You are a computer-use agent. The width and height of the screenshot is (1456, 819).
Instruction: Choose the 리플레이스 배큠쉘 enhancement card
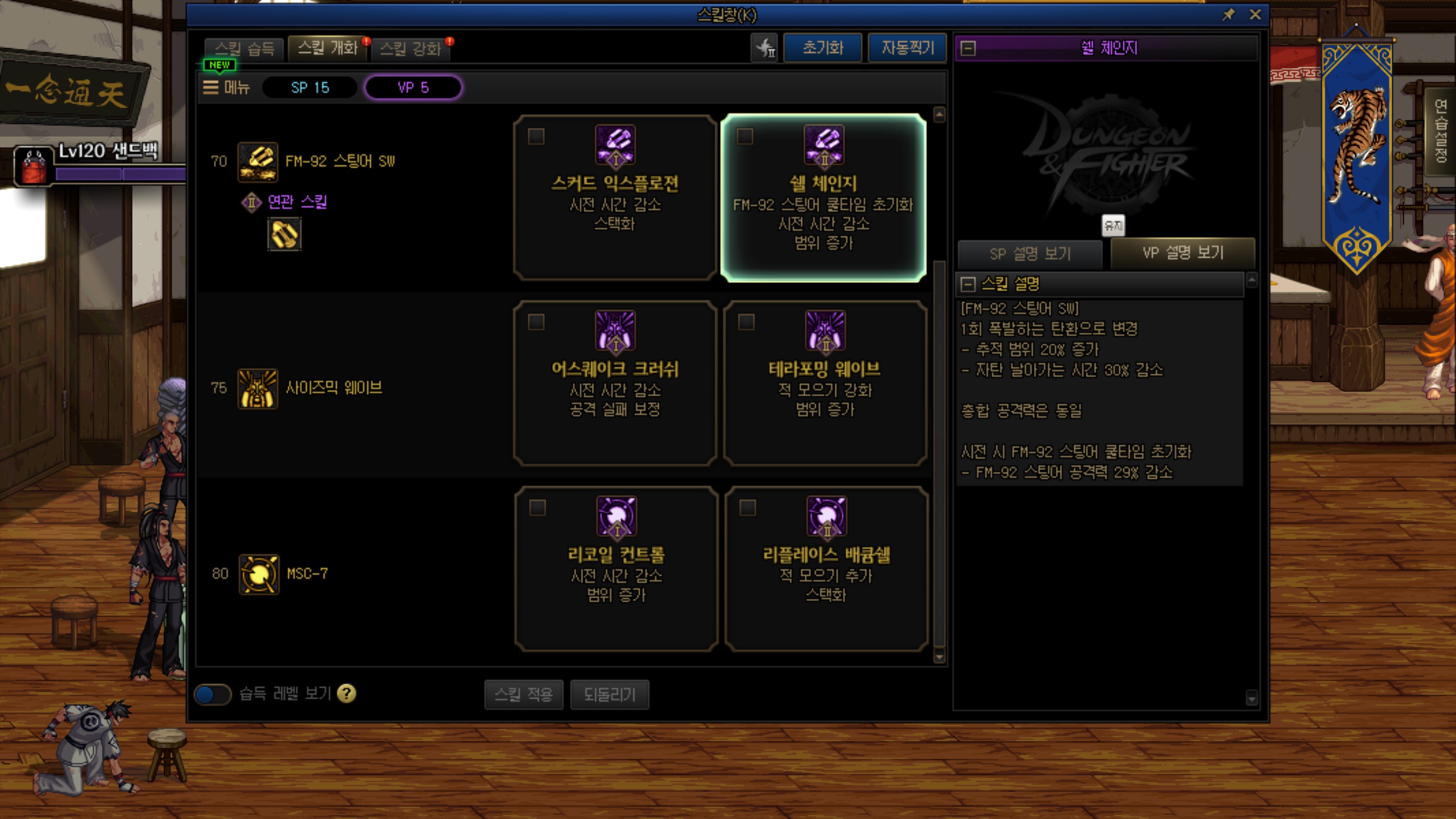pos(826,569)
